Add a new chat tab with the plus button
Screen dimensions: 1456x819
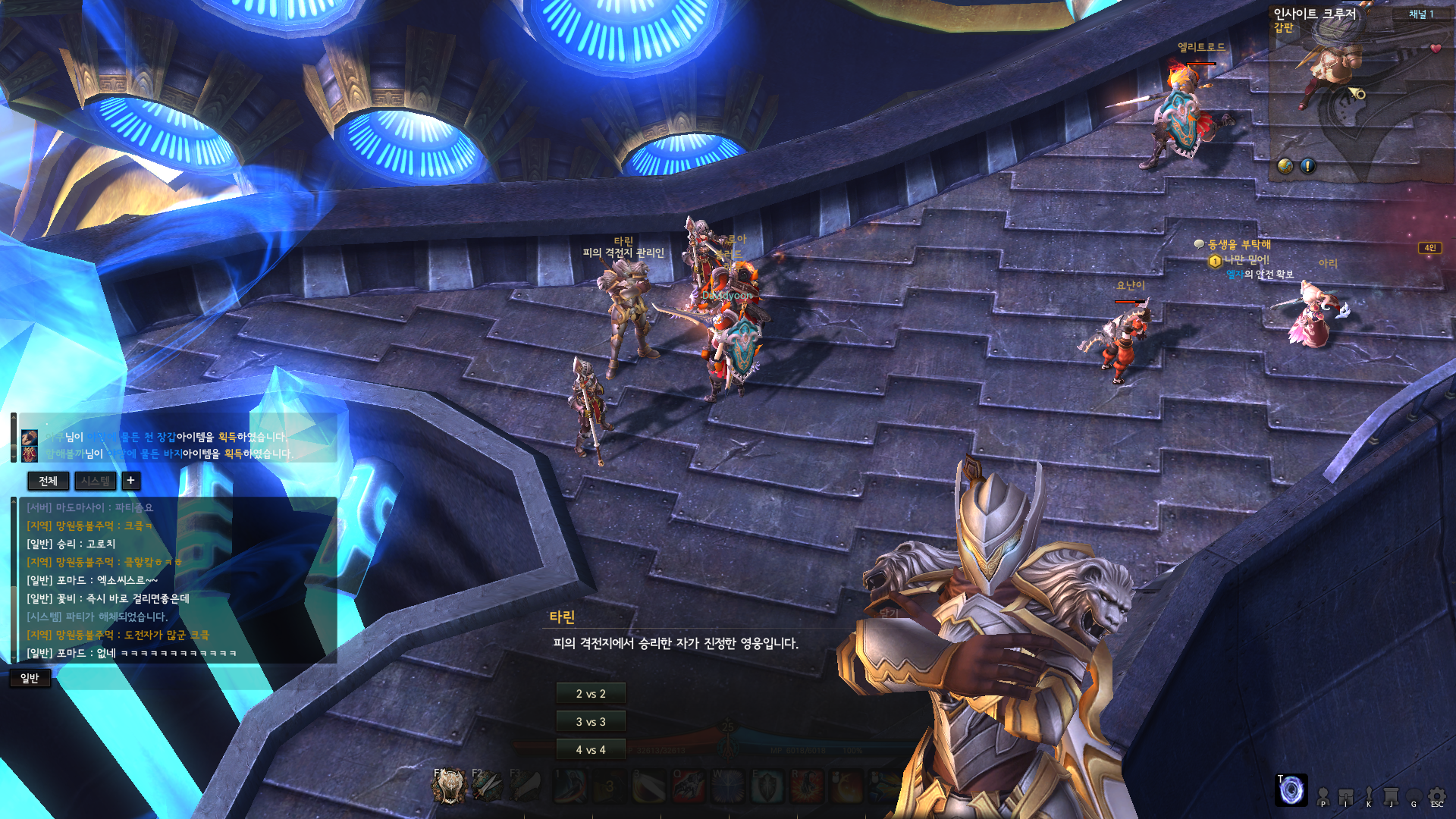(x=130, y=481)
